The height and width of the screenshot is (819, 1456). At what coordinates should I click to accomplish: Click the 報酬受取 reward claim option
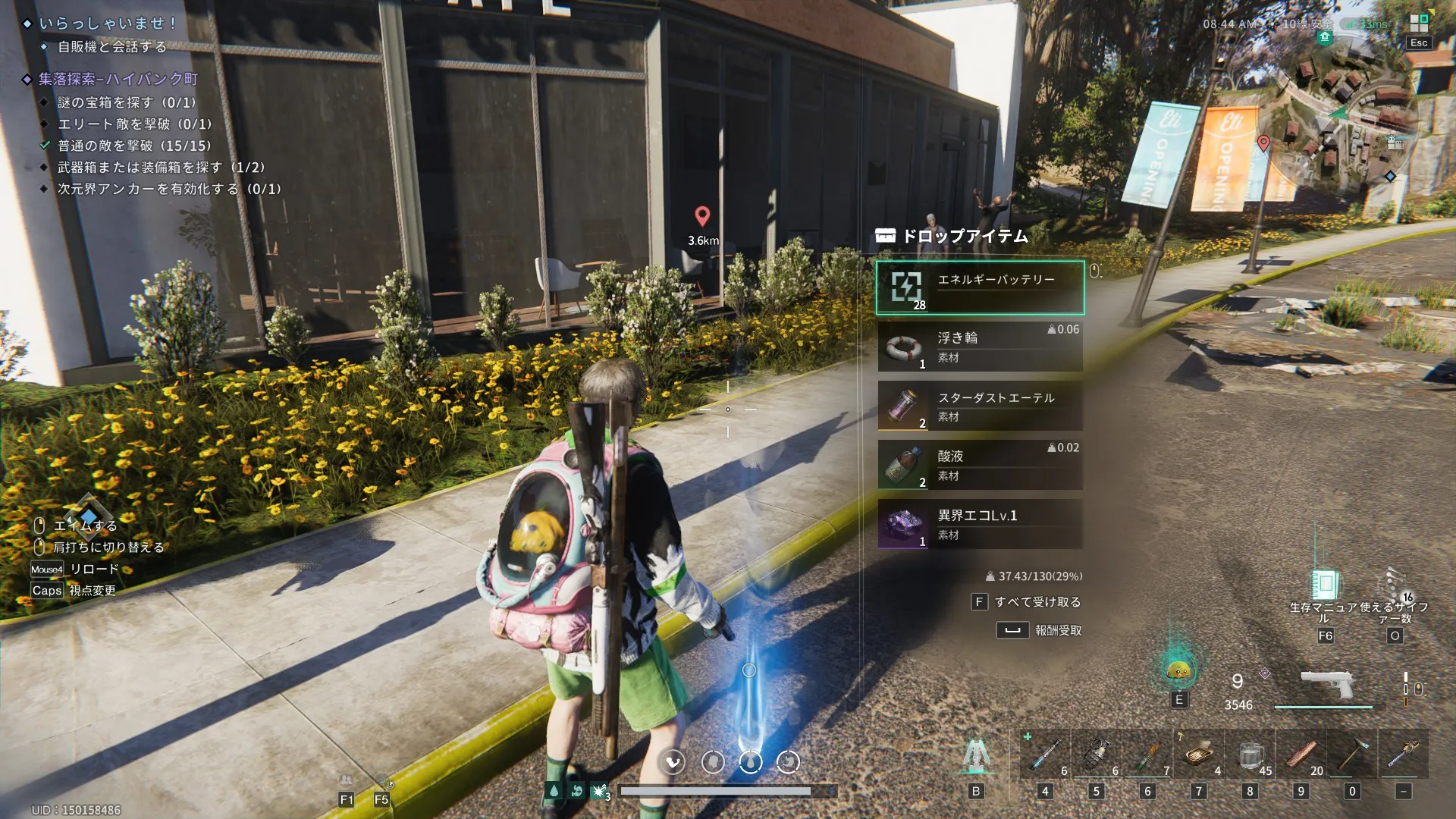point(1039,630)
